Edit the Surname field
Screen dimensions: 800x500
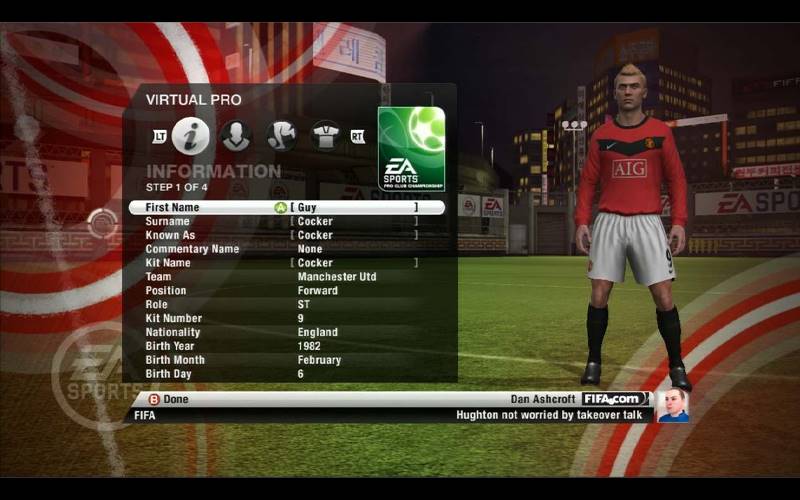pyautogui.click(x=286, y=221)
